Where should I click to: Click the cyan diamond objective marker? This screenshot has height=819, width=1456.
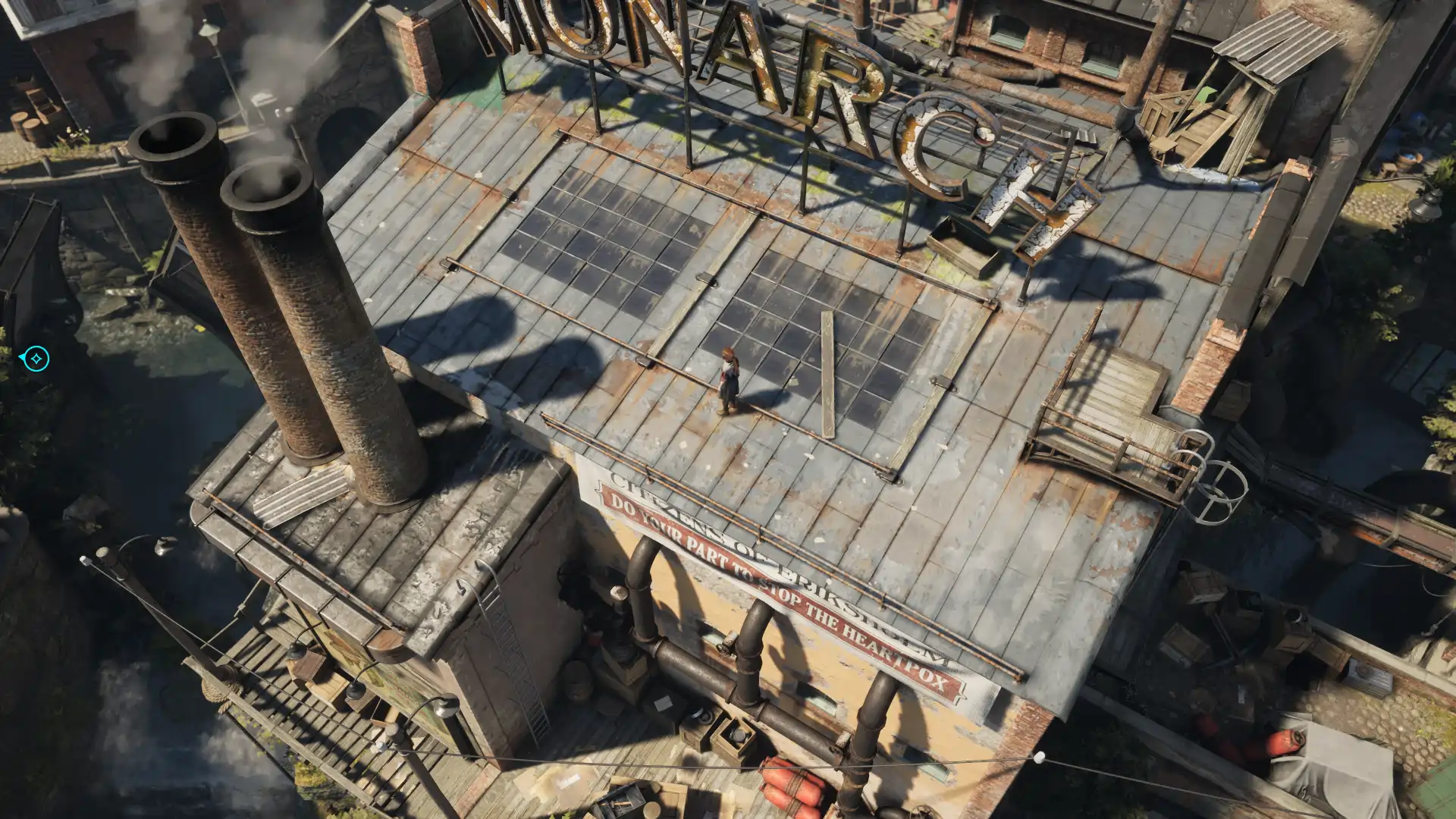[x=36, y=358]
